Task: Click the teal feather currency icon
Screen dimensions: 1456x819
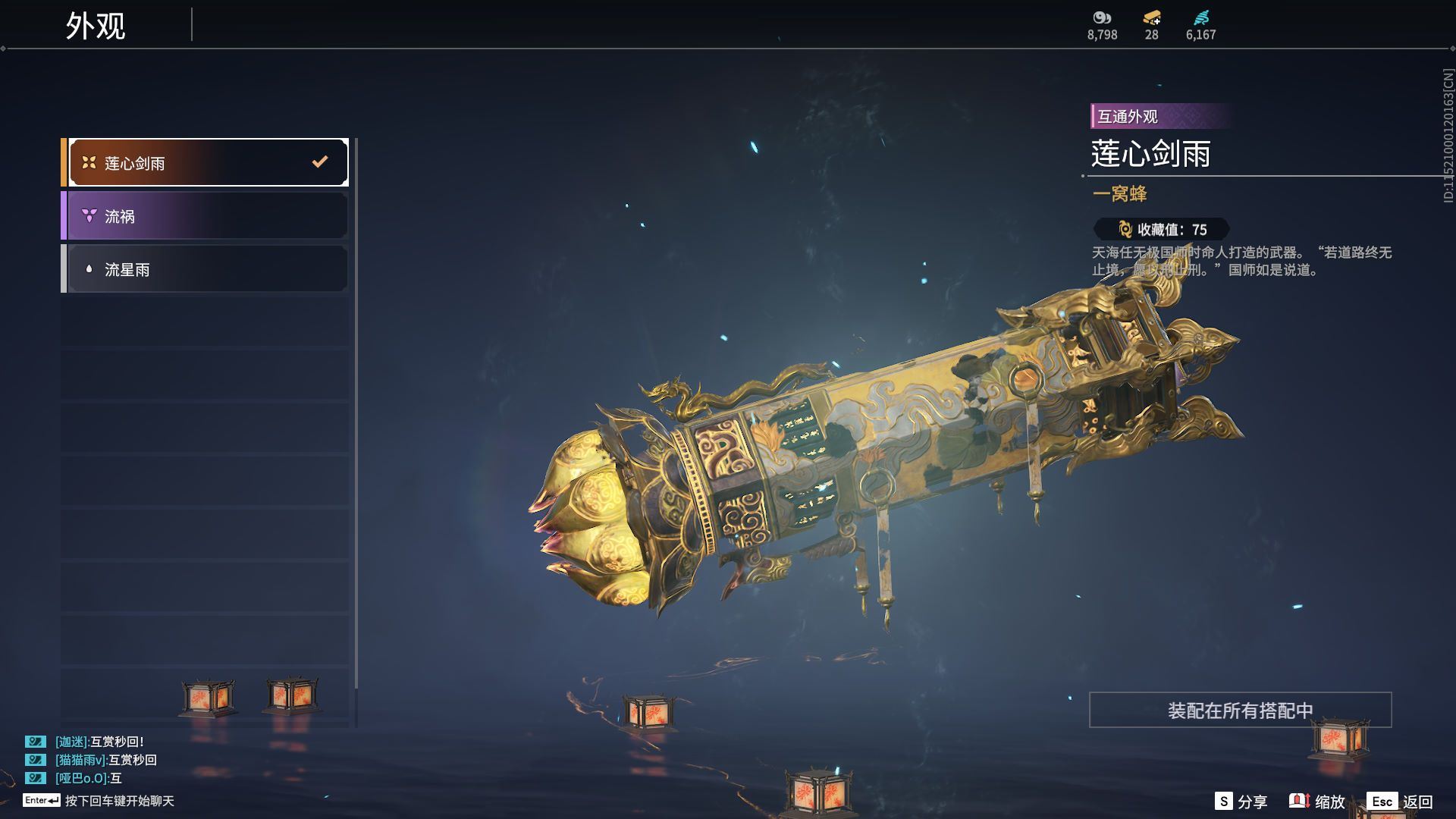Action: (x=1200, y=18)
